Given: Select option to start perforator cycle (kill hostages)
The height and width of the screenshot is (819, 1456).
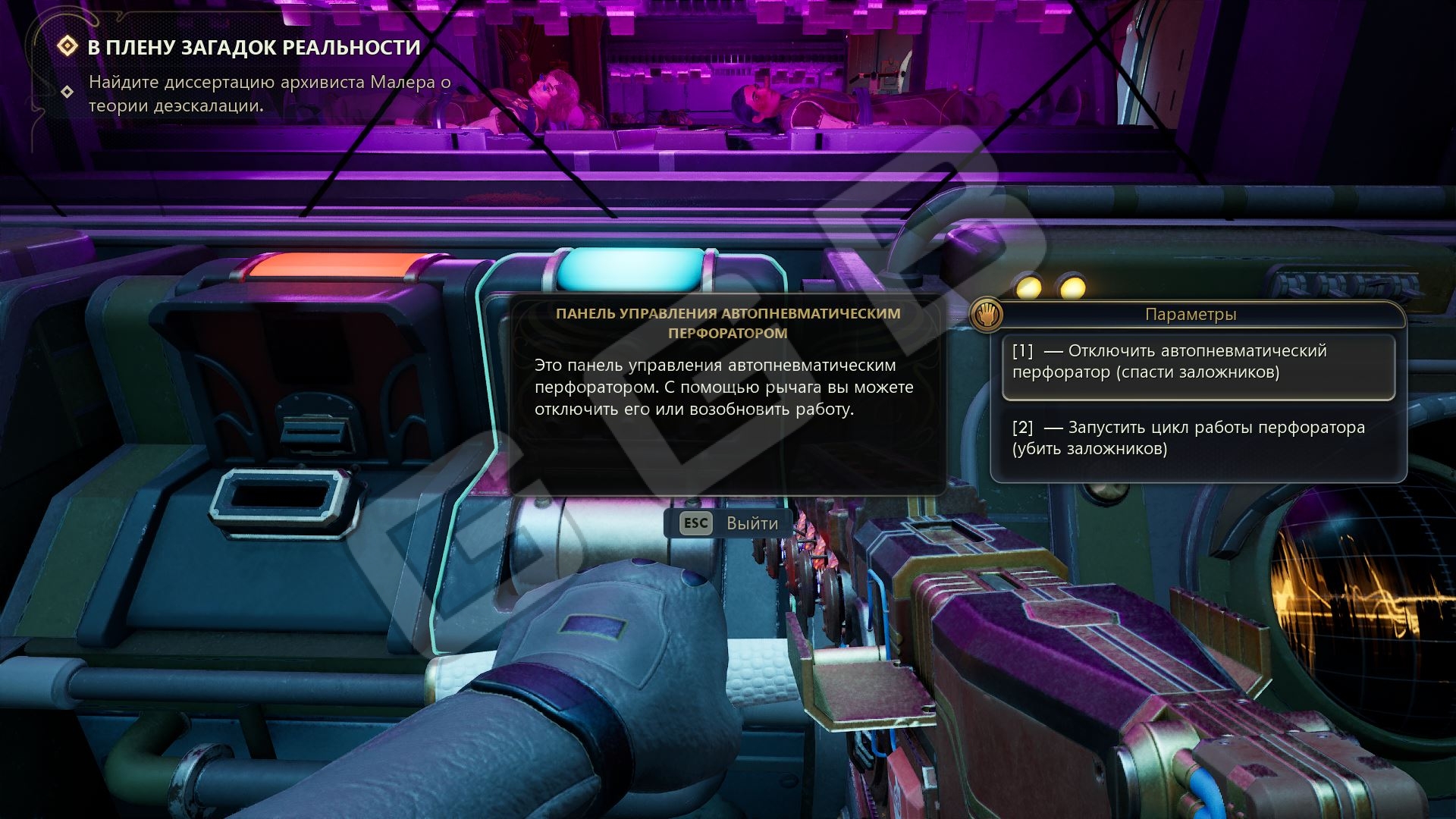Looking at the screenshot, I should [x=1198, y=438].
